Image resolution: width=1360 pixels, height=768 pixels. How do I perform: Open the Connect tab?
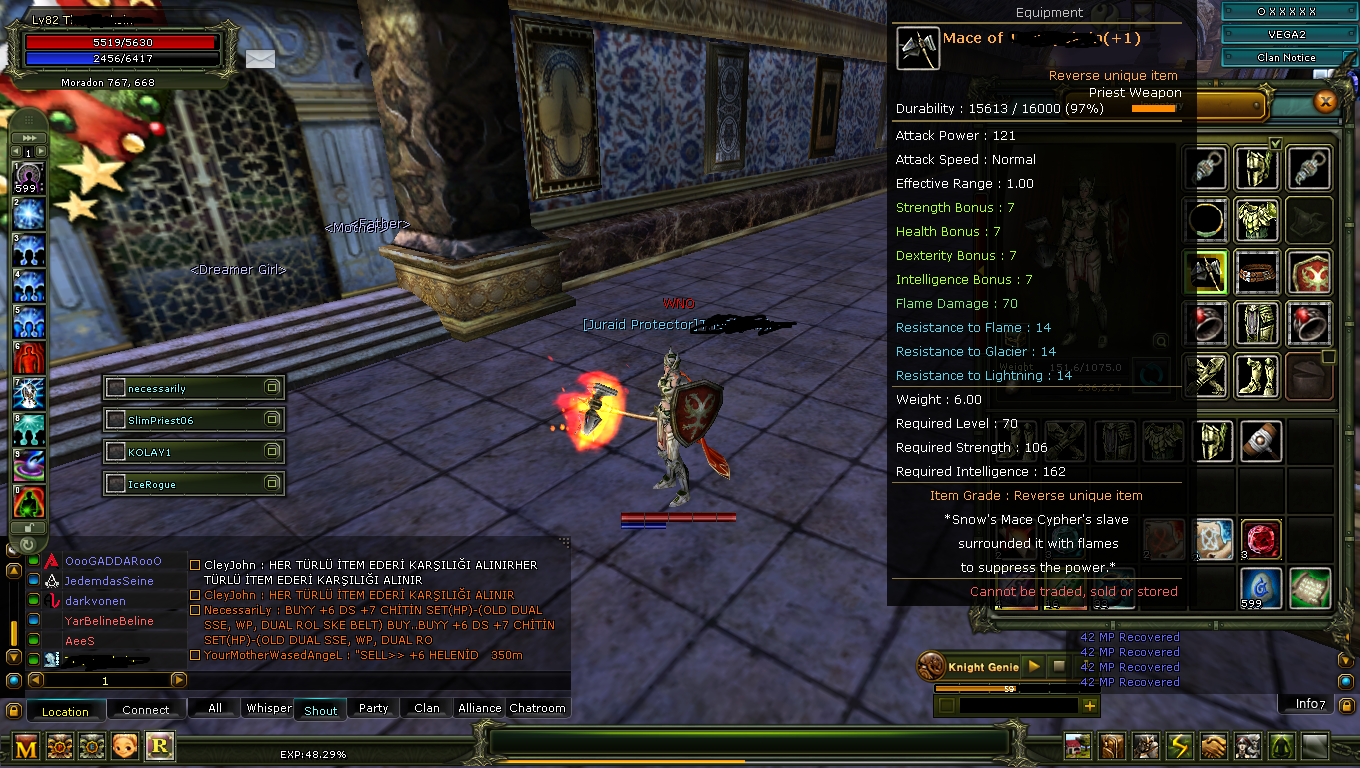click(146, 710)
